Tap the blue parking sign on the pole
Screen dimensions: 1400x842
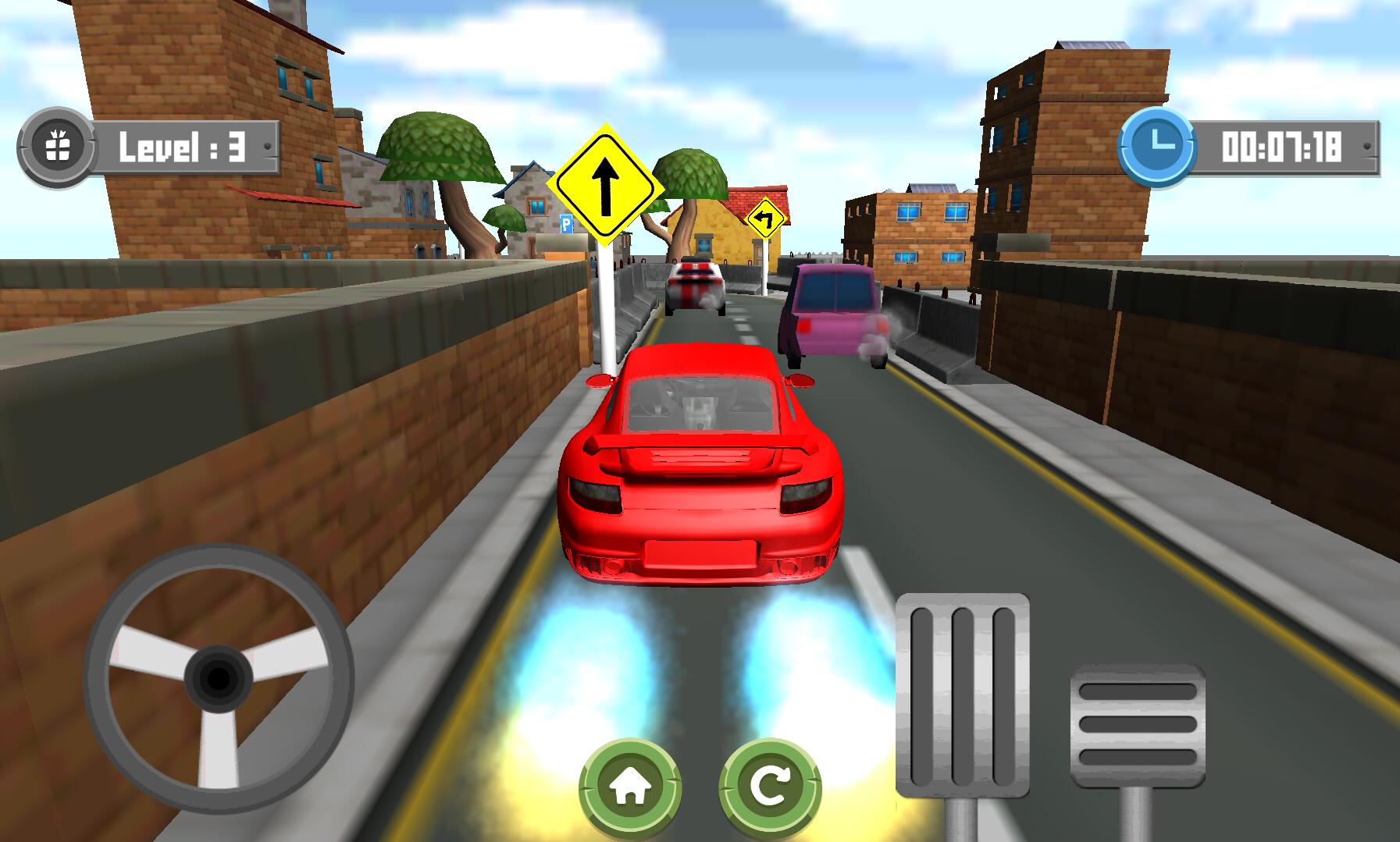click(568, 225)
